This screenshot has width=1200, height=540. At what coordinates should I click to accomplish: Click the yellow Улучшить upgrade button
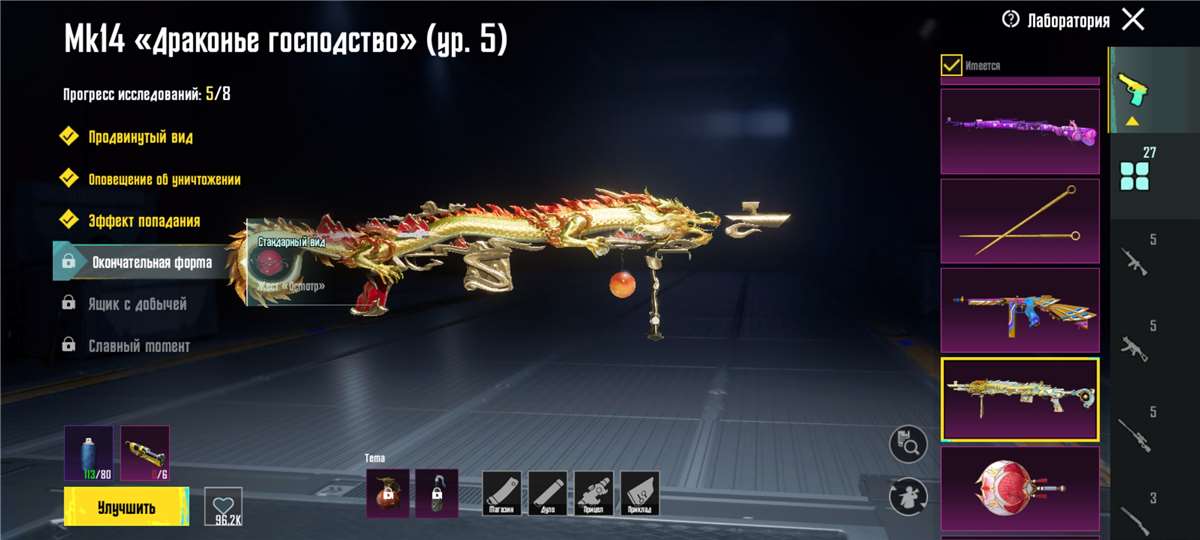(126, 507)
